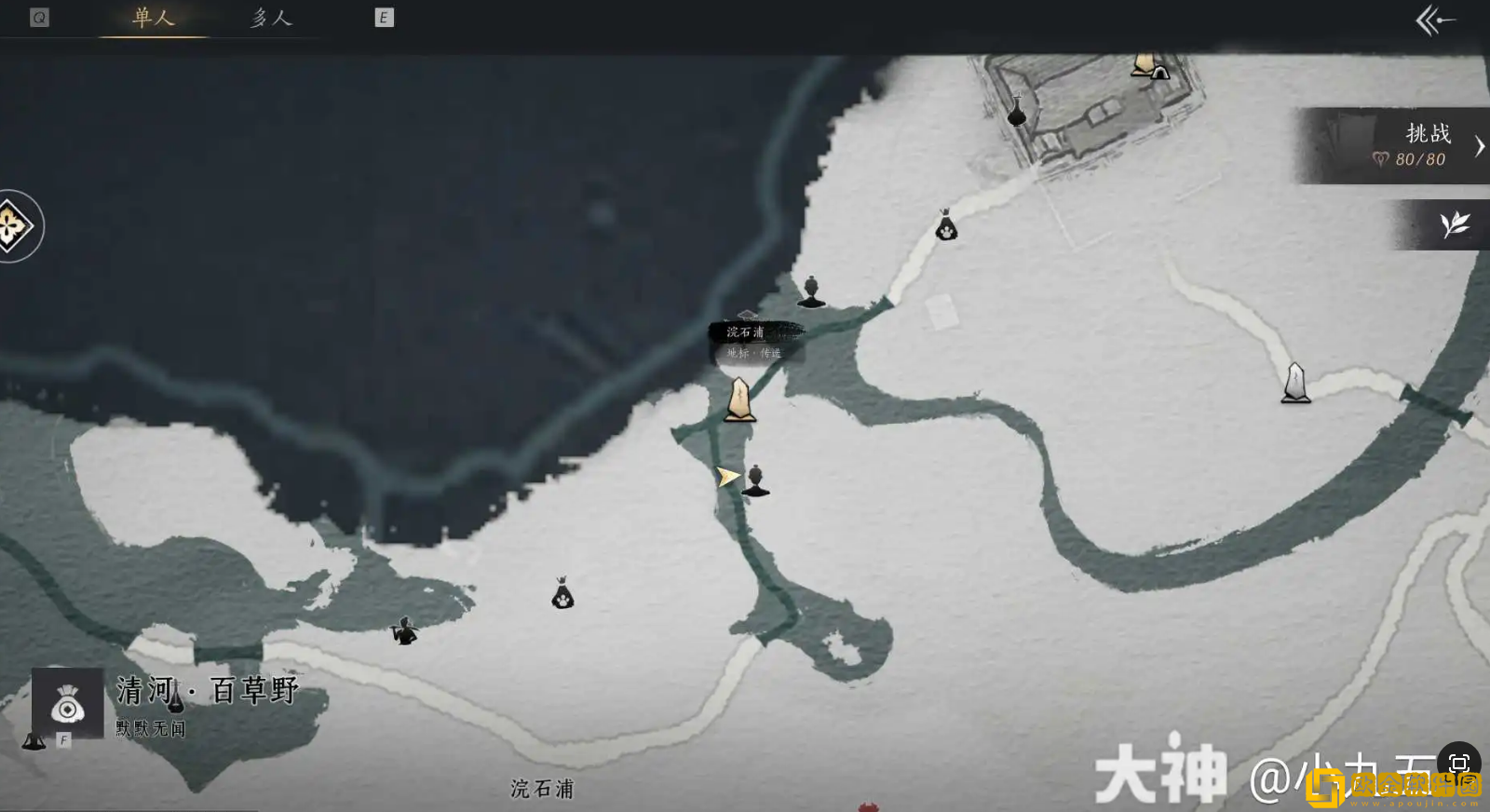Expand the 挑战 challenge panel chevron
This screenshot has width=1490, height=812.
tap(1481, 145)
